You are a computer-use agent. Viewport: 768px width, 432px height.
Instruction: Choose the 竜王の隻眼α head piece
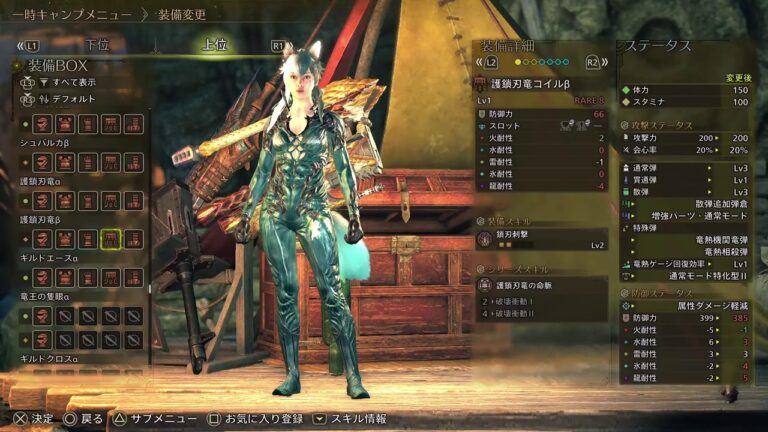pos(43,316)
